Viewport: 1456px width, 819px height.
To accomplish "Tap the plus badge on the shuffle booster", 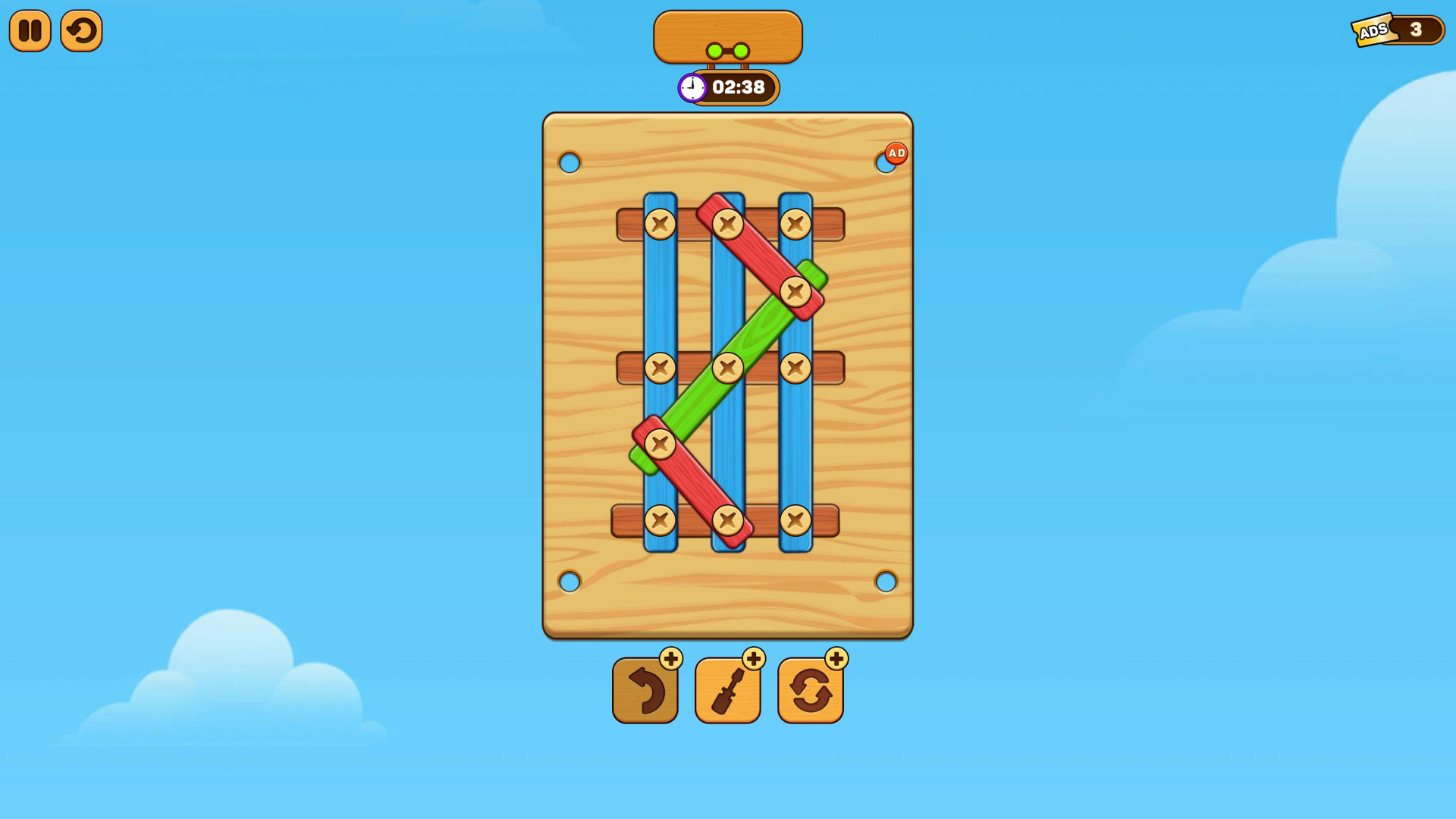I will 835,658.
